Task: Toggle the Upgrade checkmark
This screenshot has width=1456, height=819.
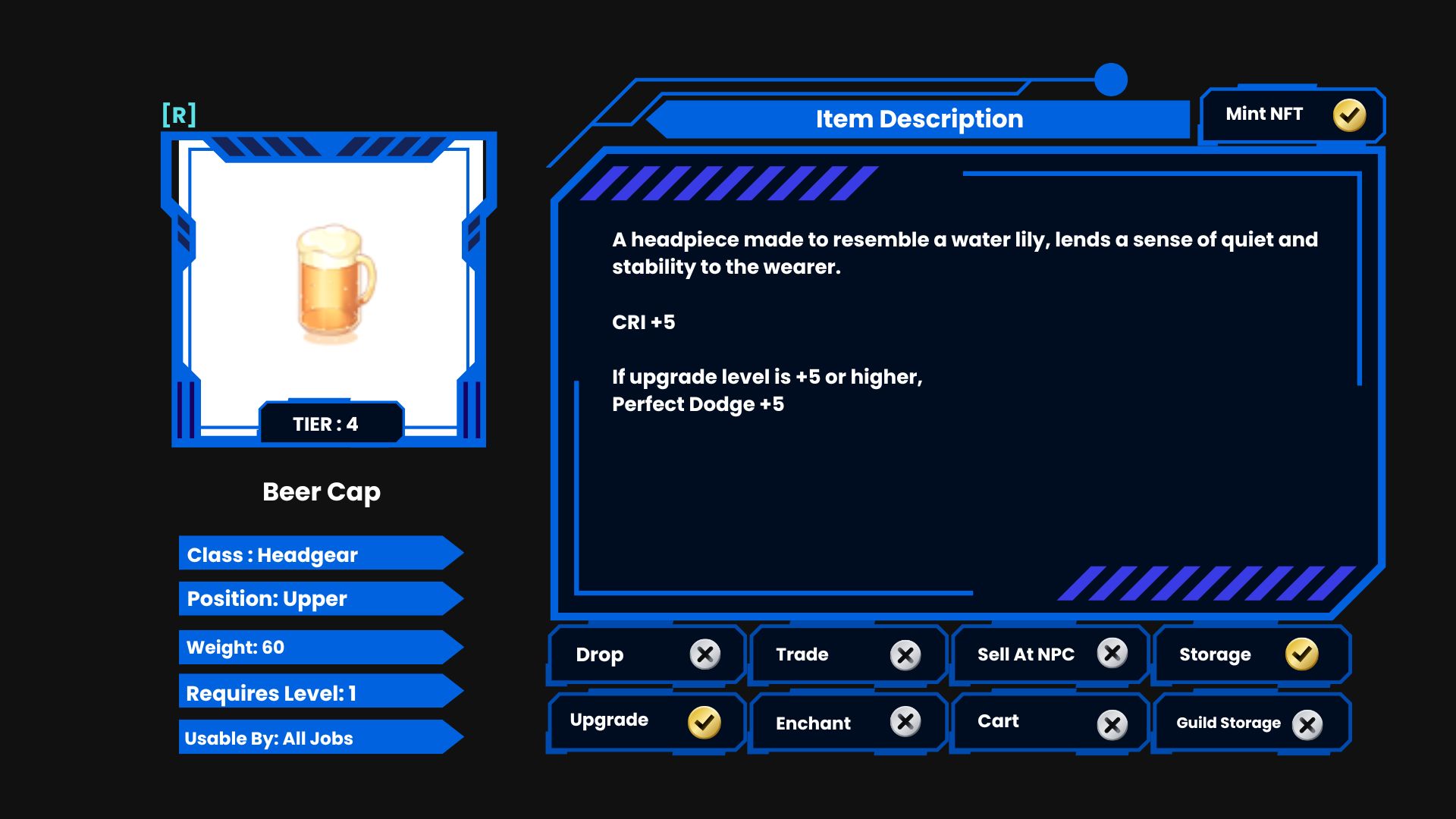Action: tap(704, 722)
